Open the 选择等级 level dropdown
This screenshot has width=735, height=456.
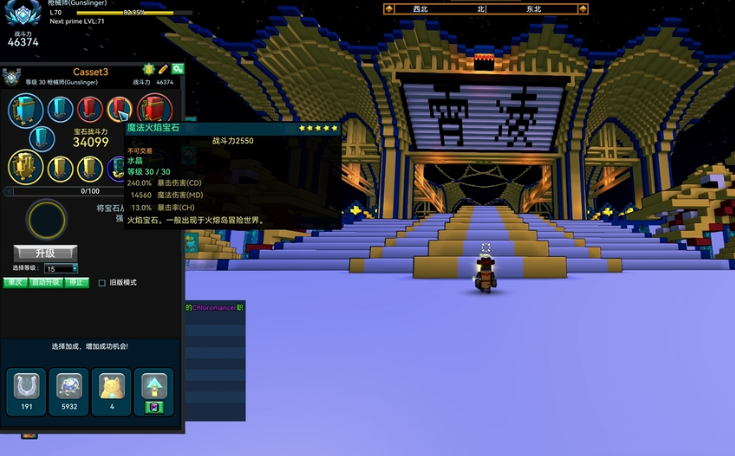pos(60,268)
